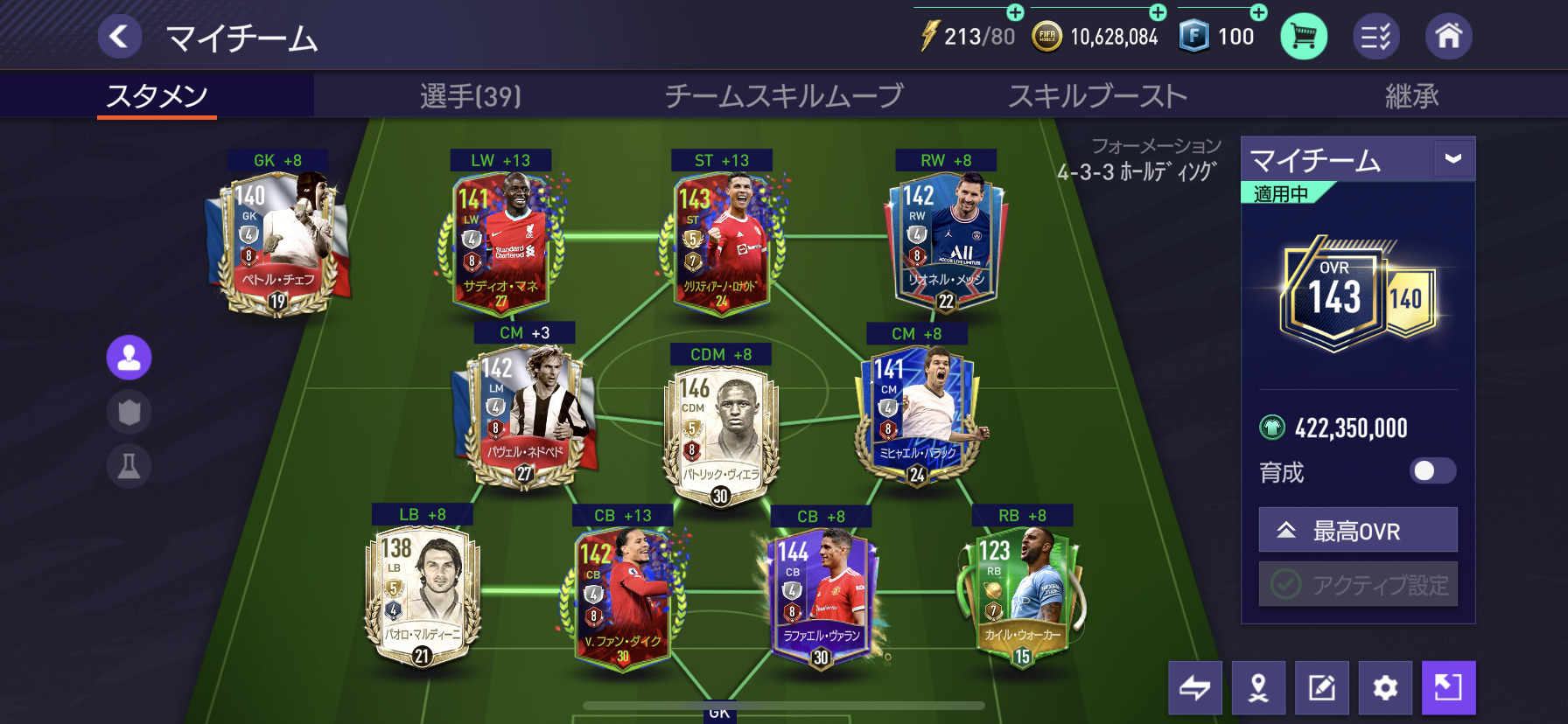The height and width of the screenshot is (724, 1568).
Task: Expand the マイチーム dropdown
Action: pyautogui.click(x=1453, y=159)
